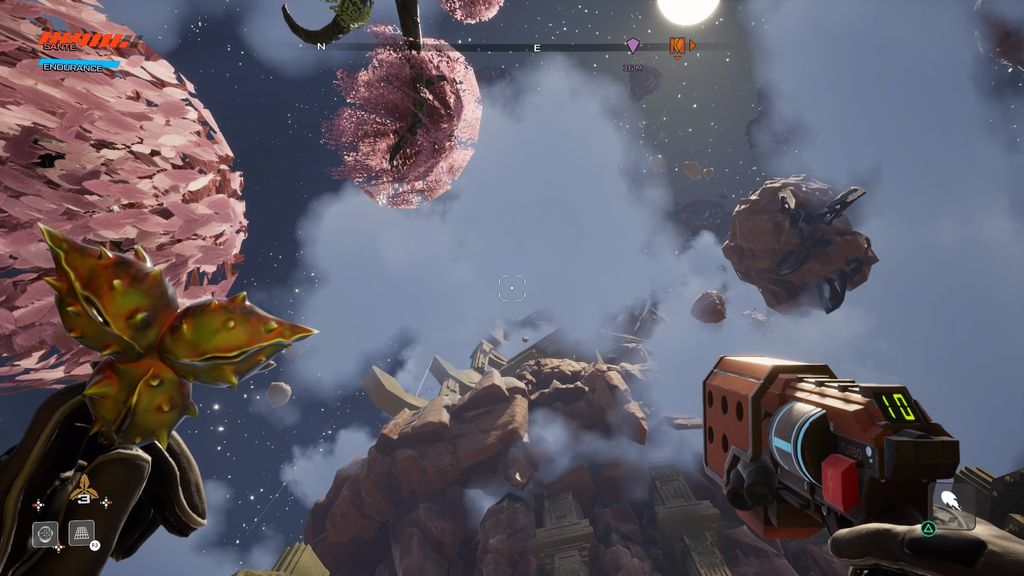Click the orange objective marker on compass
1024x576 pixels.
(x=677, y=46)
